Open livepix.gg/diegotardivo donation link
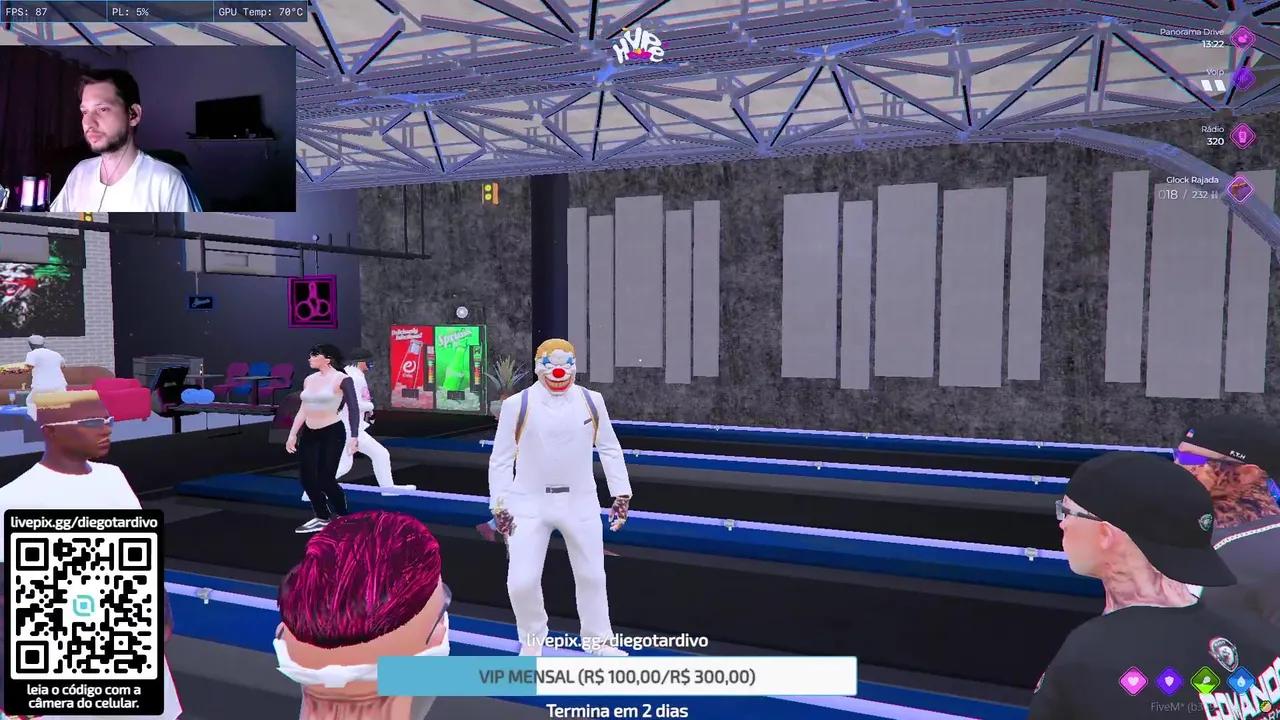 tap(617, 640)
